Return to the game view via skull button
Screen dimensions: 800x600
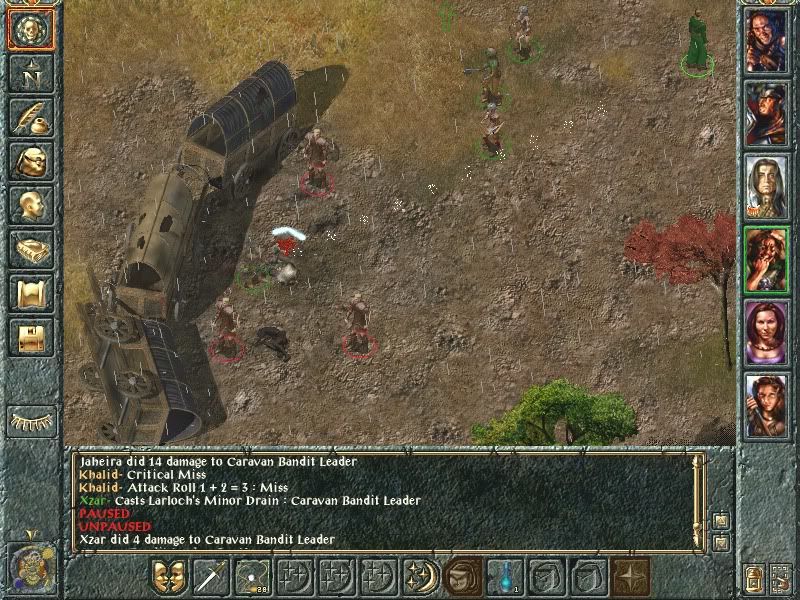pos(30,29)
